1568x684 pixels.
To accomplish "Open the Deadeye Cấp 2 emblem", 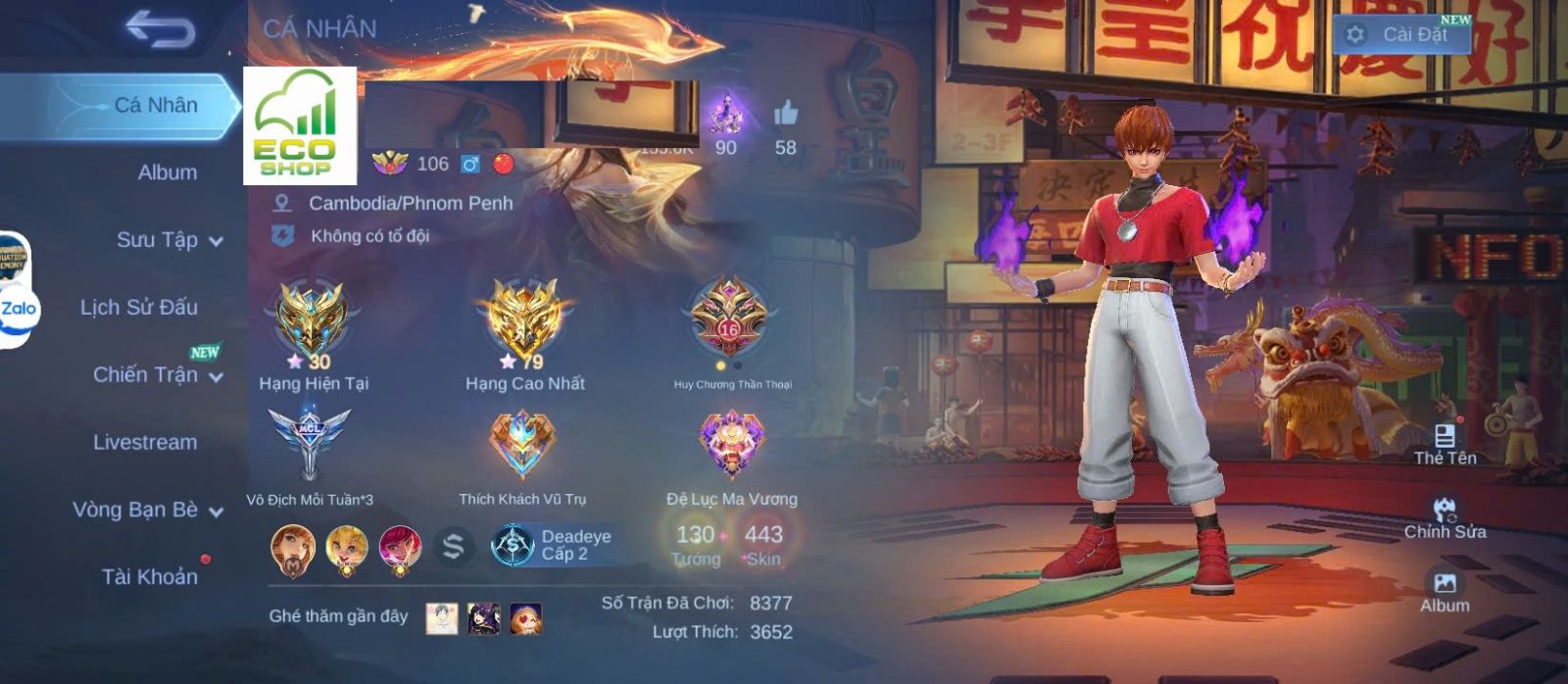I will click(x=555, y=545).
